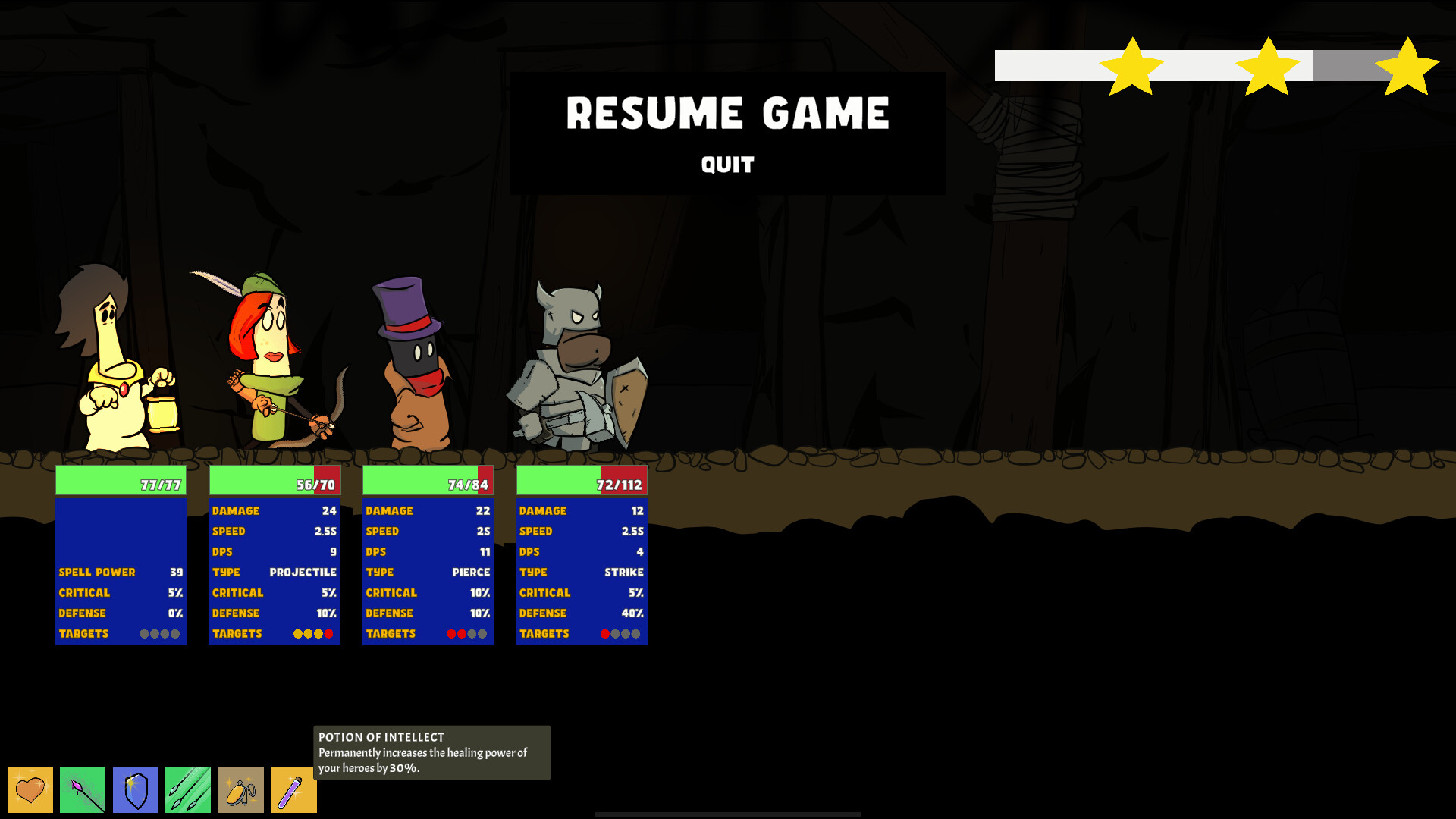Click the knight's 72/112 health bar
This screenshot has height=819, width=1456.
[x=581, y=479]
